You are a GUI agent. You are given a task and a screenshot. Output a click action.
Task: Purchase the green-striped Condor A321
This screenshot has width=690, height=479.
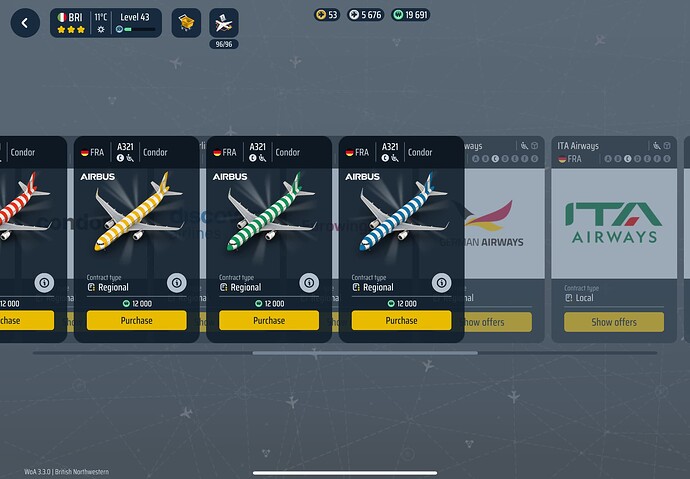point(269,321)
